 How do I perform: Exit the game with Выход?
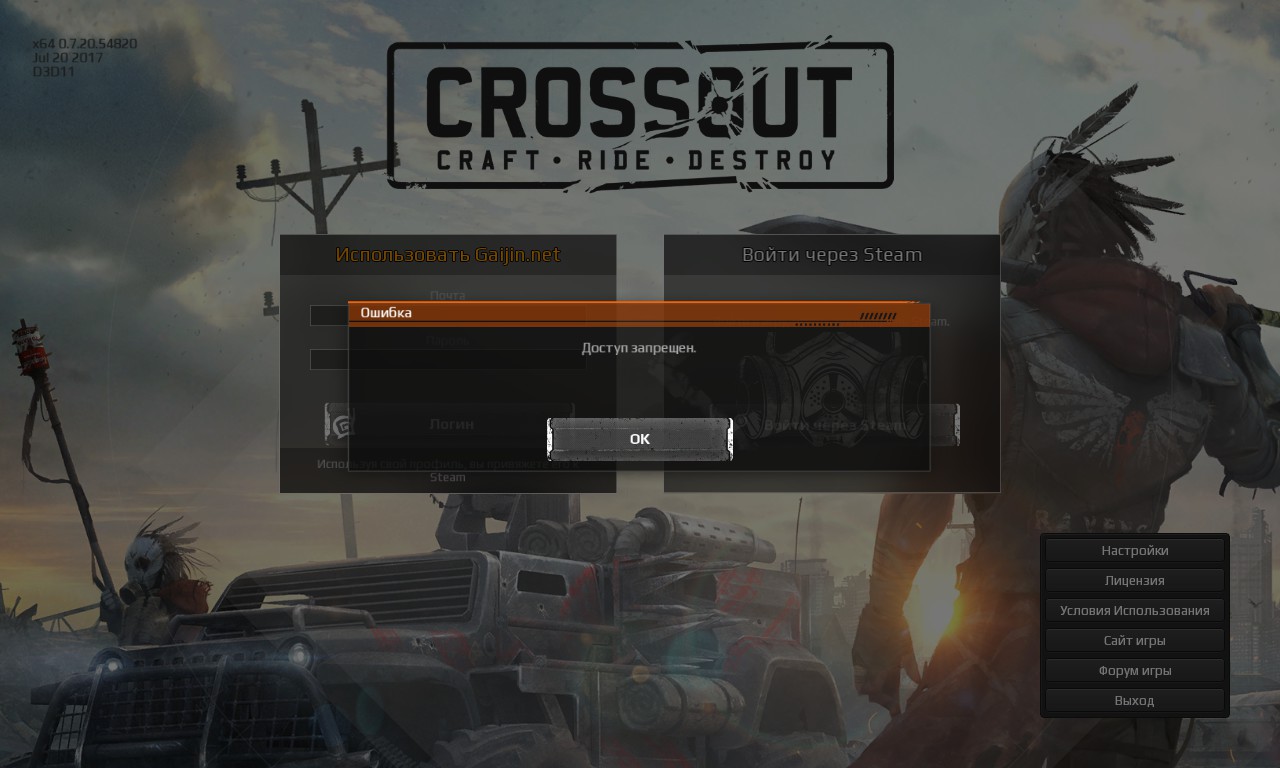(1134, 700)
